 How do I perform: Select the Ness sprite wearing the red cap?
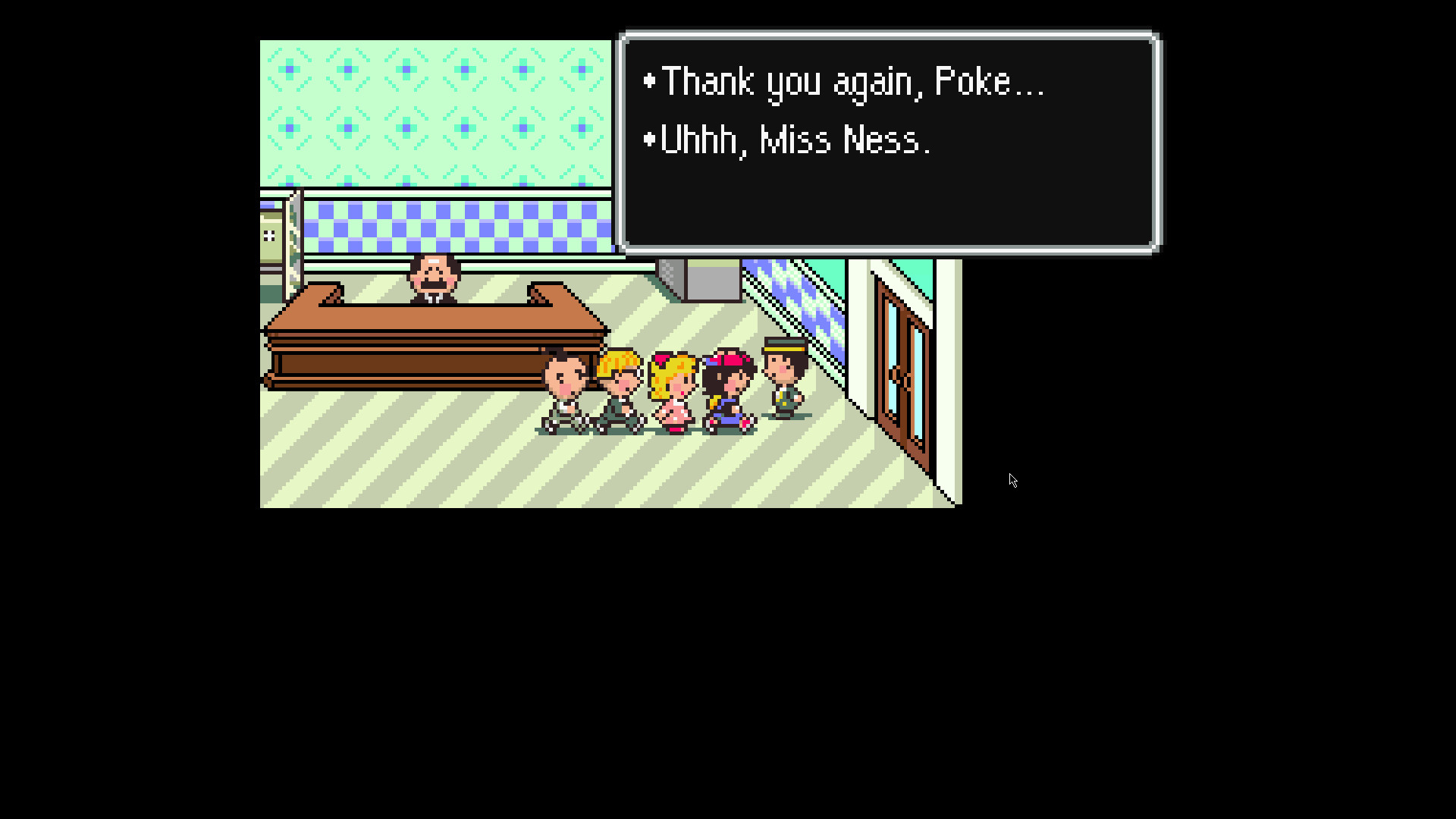point(726,387)
